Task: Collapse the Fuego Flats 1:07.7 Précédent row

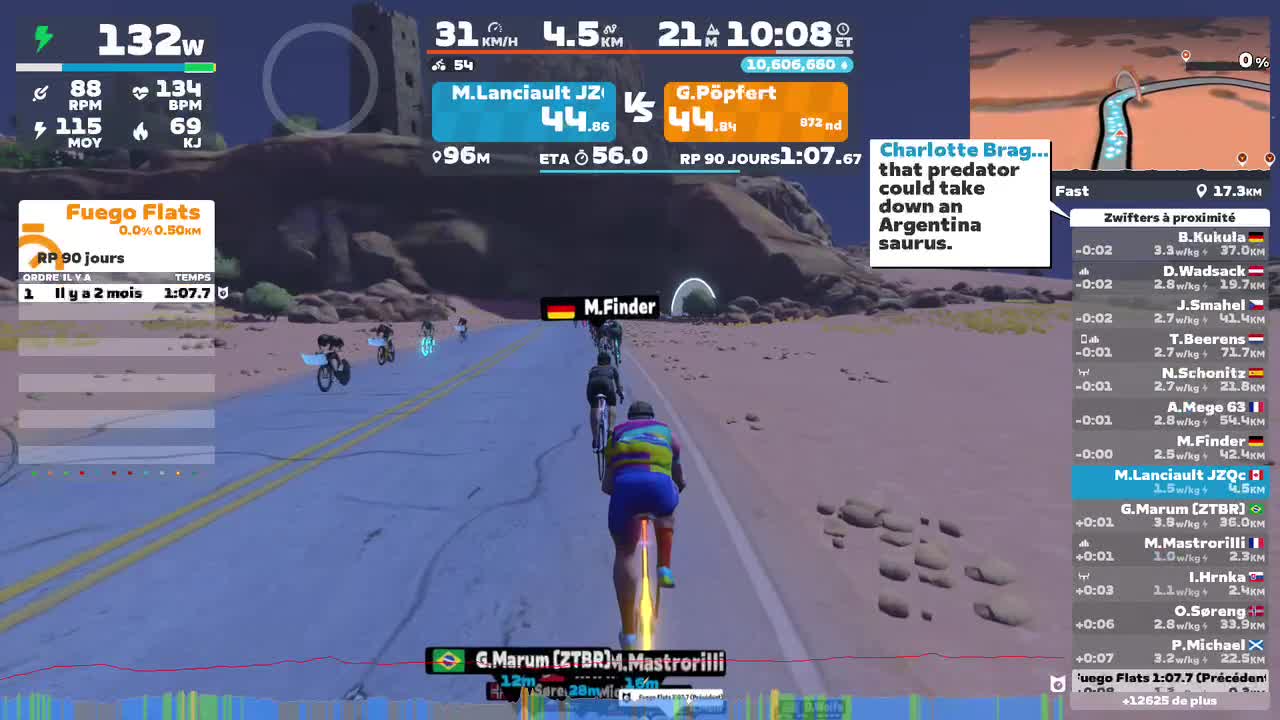Action: tap(1170, 678)
